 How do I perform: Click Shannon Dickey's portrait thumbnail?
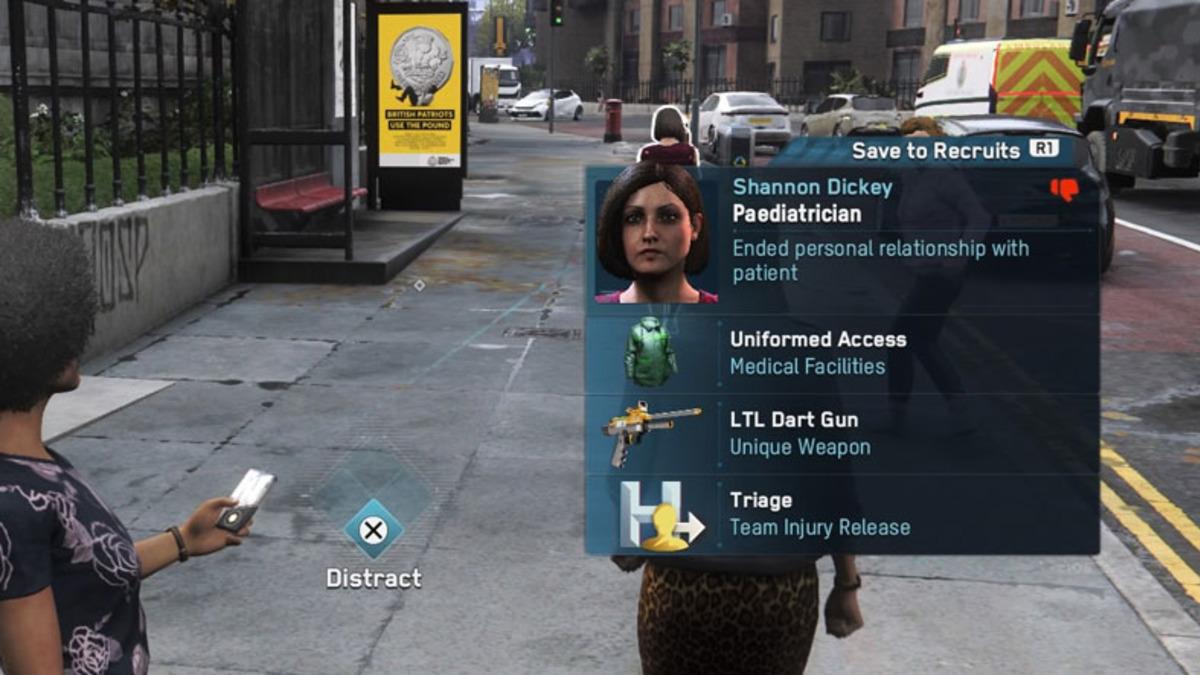[657, 235]
